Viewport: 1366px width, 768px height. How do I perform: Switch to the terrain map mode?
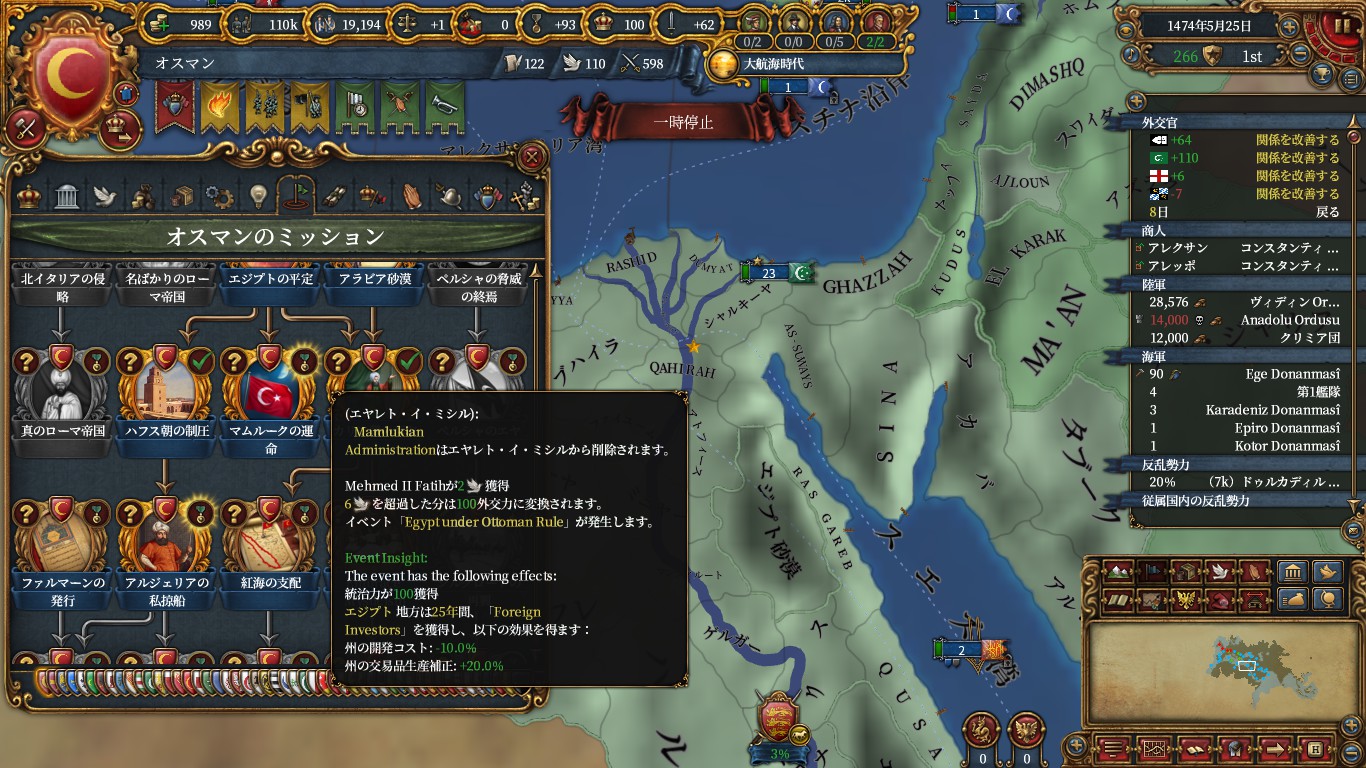coord(1119,572)
